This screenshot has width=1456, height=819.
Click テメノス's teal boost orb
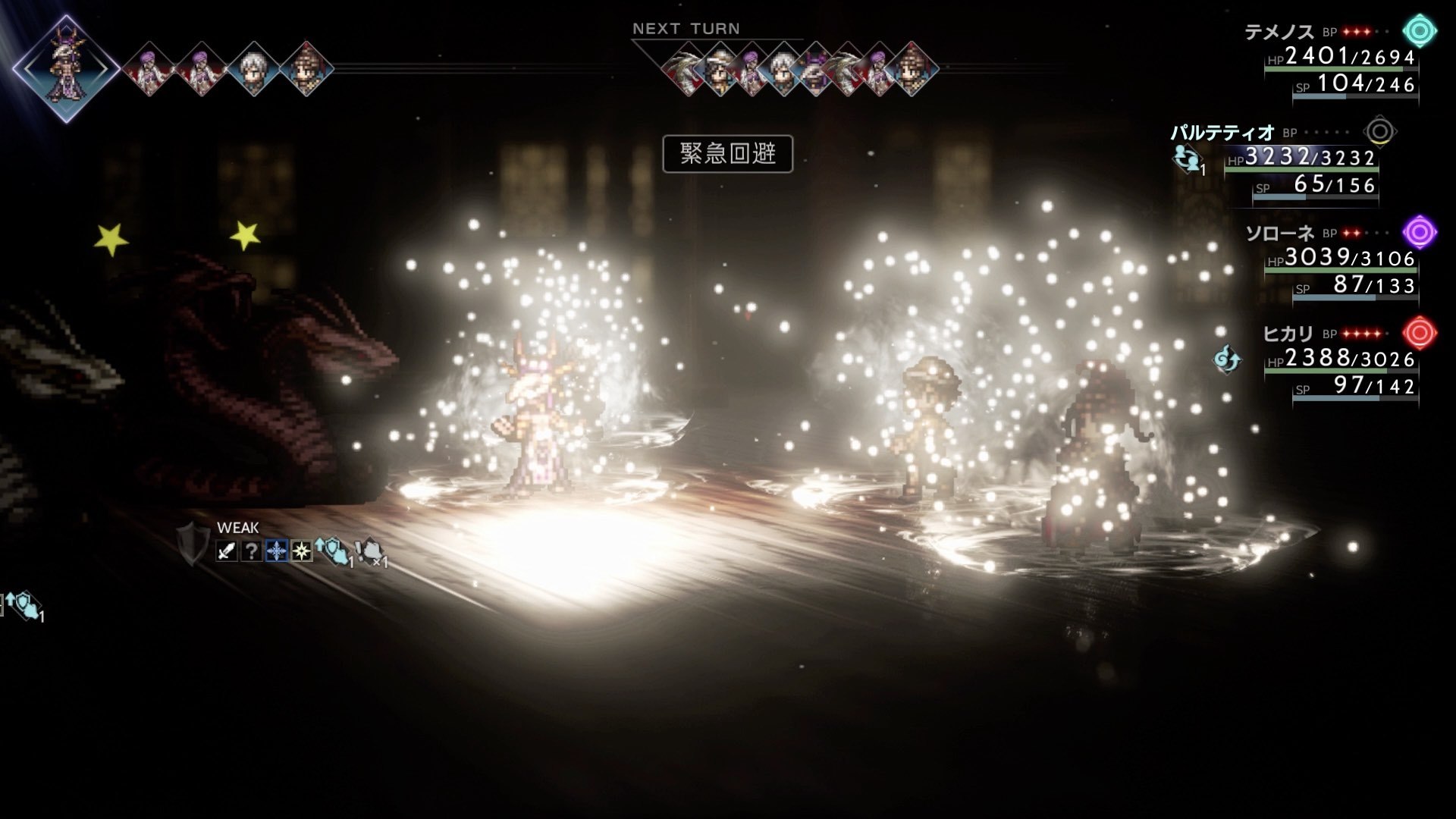pyautogui.click(x=1419, y=32)
